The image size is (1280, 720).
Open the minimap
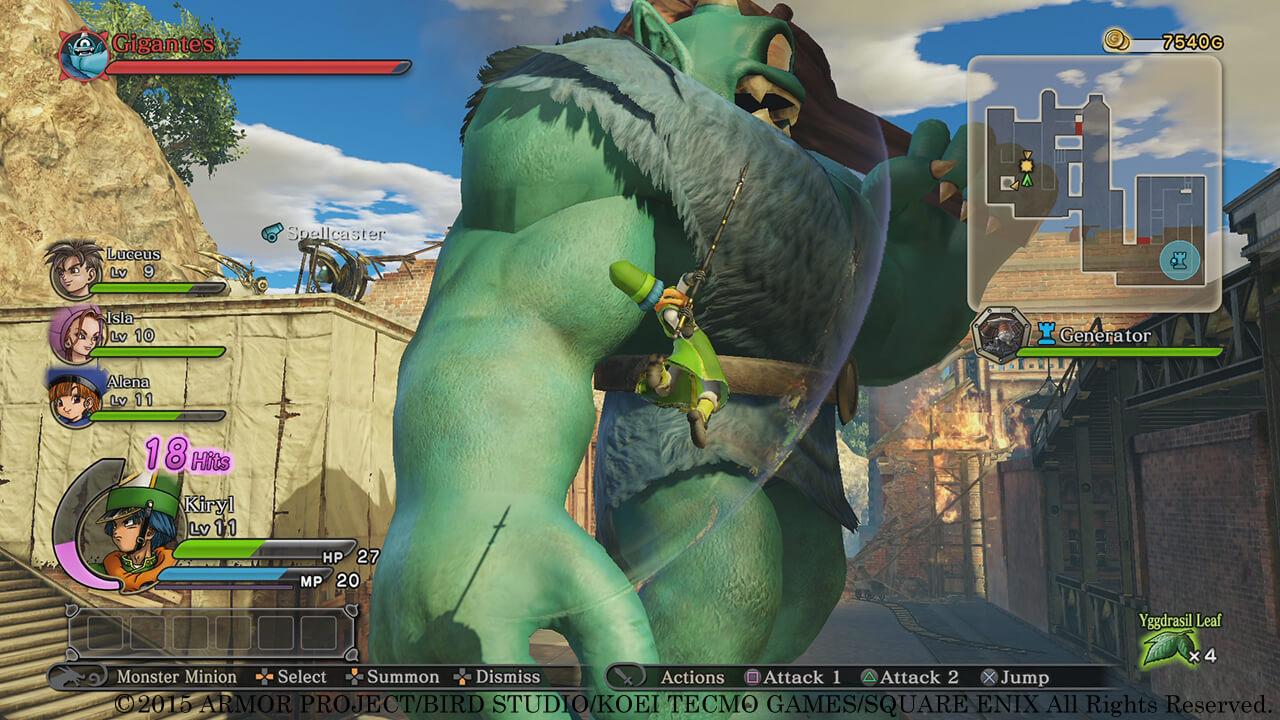pyautogui.click(x=1094, y=181)
